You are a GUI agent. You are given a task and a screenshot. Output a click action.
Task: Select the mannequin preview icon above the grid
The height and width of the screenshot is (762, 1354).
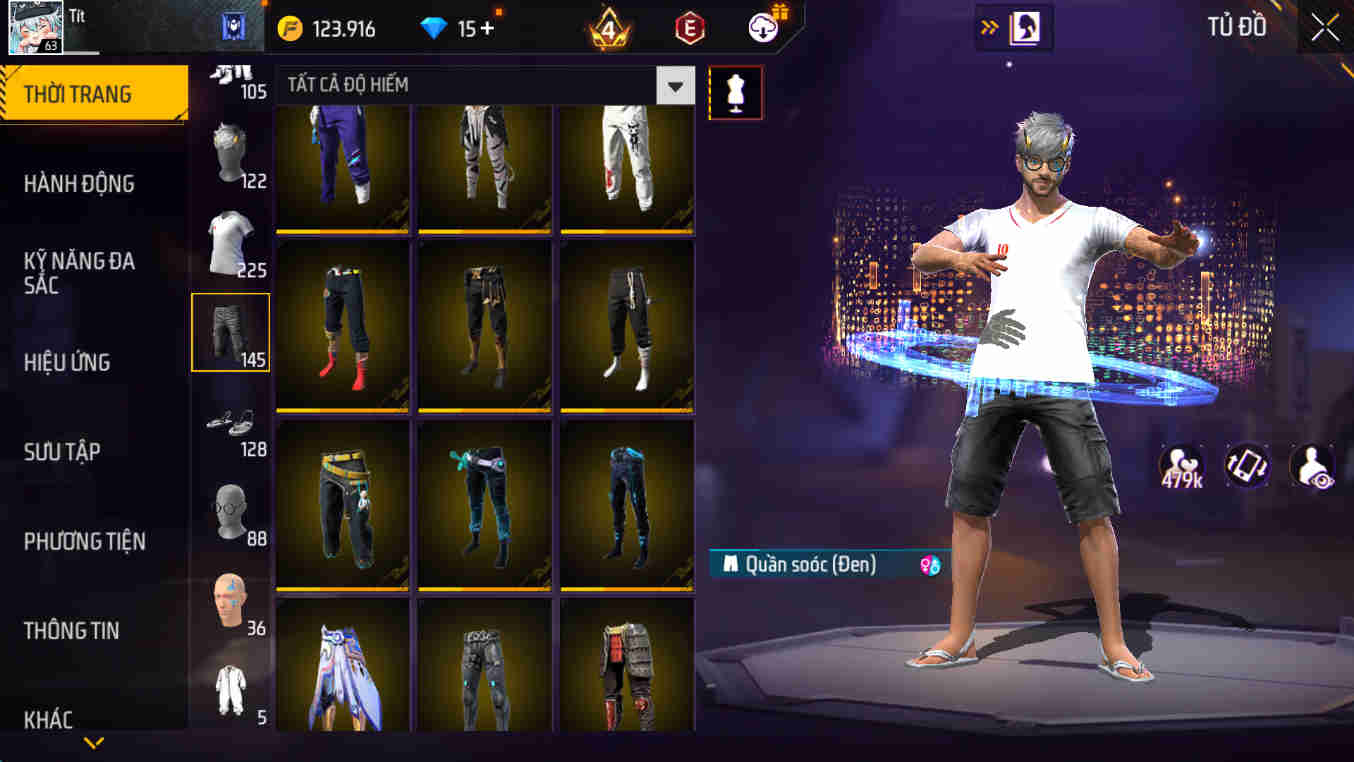[x=736, y=91]
